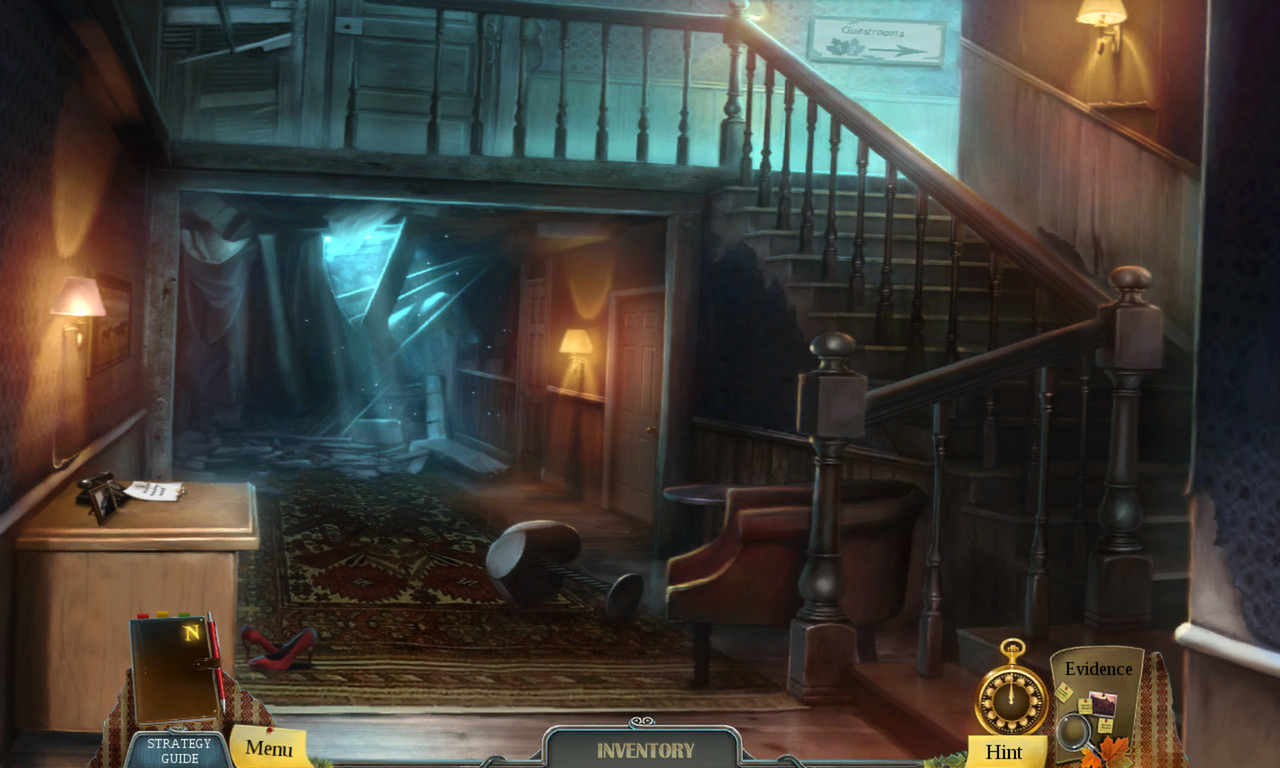1280x768 pixels.
Task: View the photograph pinned to the Evidence board
Action: (1103, 705)
